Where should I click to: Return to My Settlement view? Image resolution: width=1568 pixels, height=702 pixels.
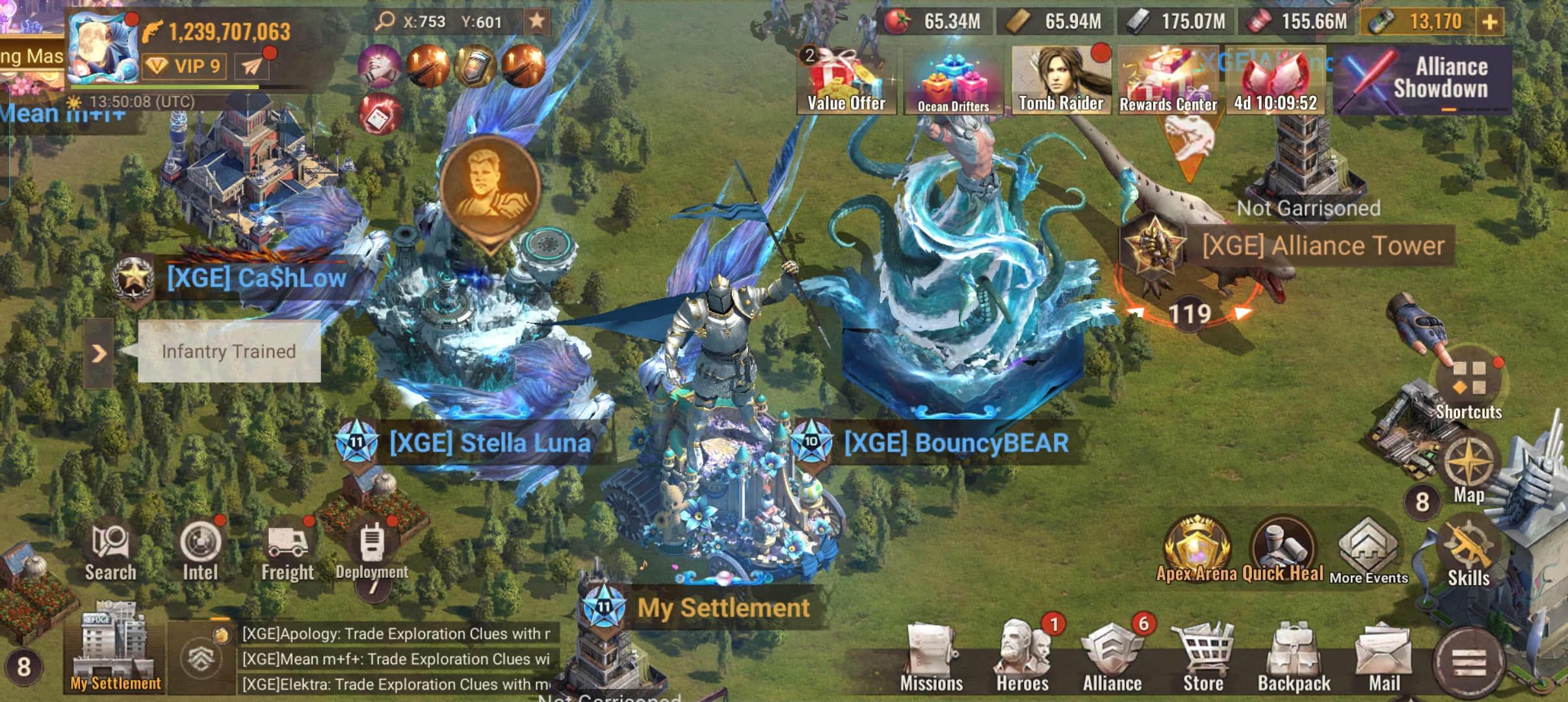(x=115, y=649)
